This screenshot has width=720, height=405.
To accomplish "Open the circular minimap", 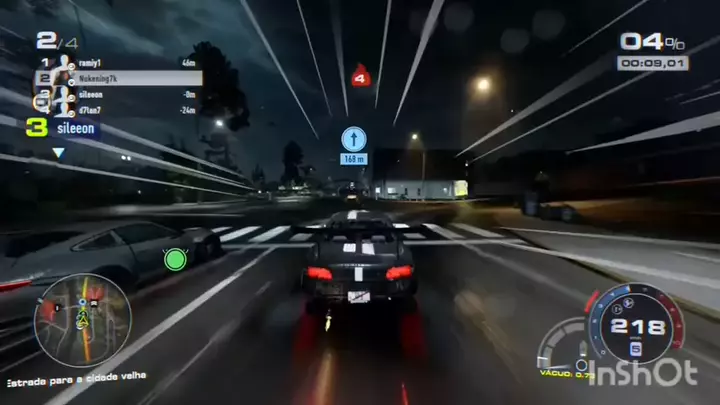I will 82,321.
